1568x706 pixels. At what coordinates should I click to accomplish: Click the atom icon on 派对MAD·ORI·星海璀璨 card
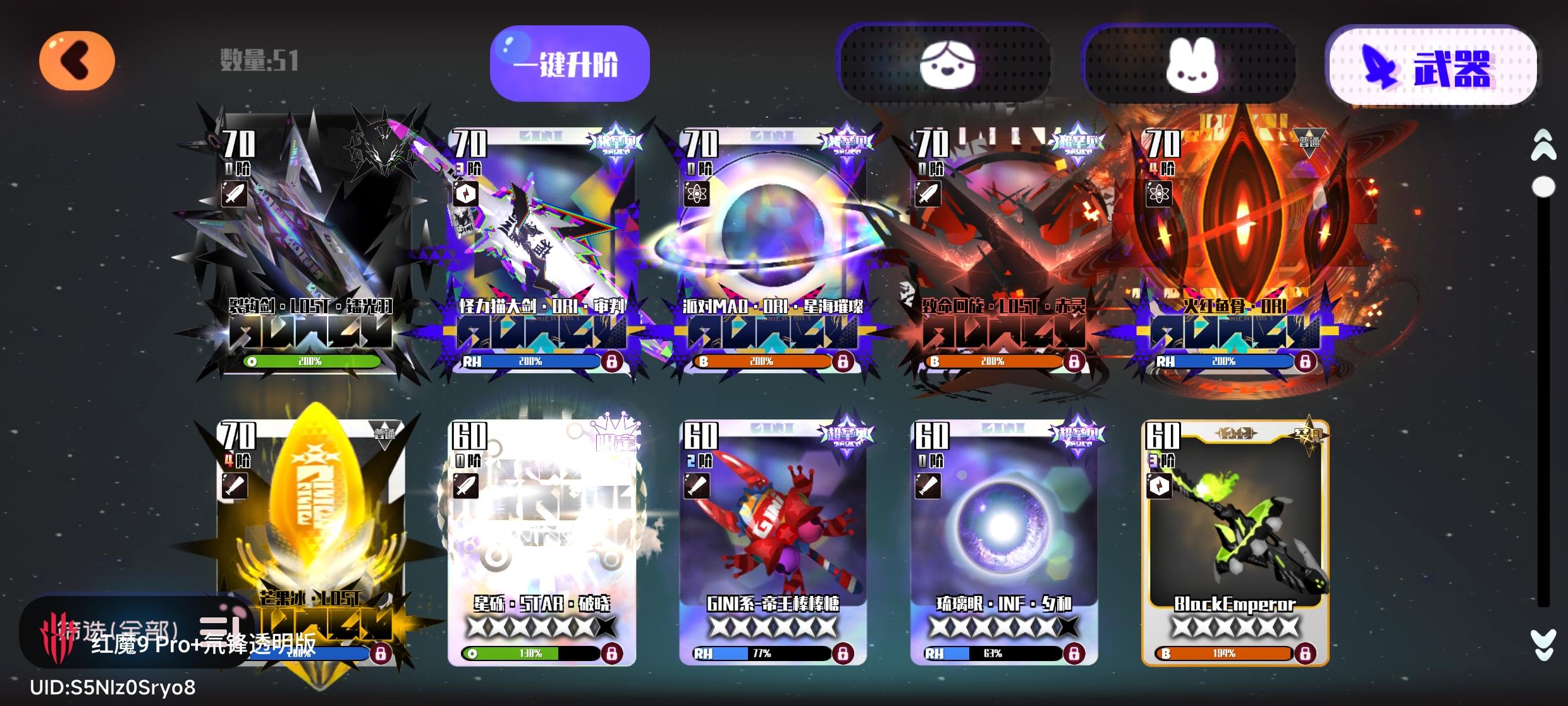point(697,194)
